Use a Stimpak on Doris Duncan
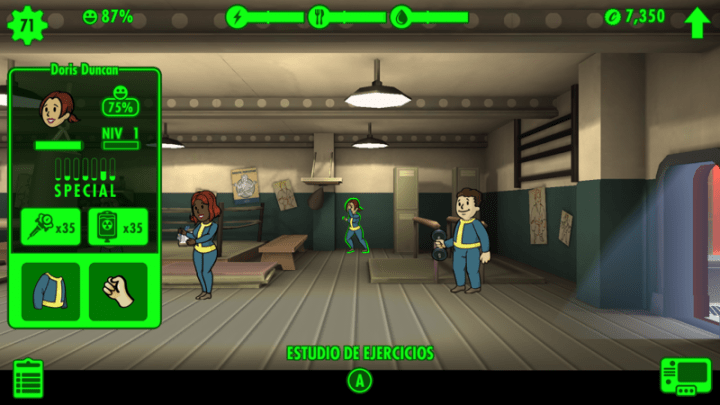This screenshot has height=405, width=720. [51, 228]
